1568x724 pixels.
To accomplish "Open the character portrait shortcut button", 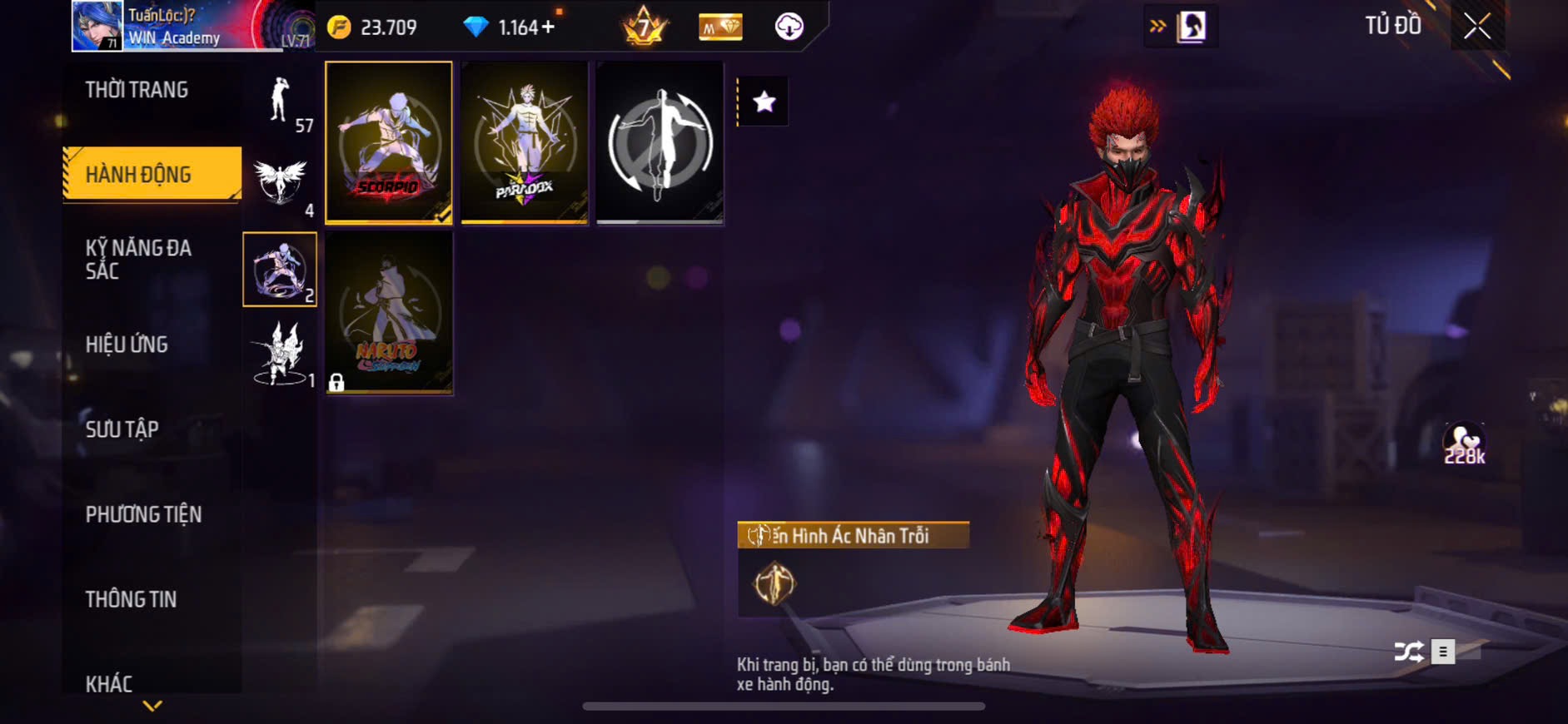I will [1191, 27].
